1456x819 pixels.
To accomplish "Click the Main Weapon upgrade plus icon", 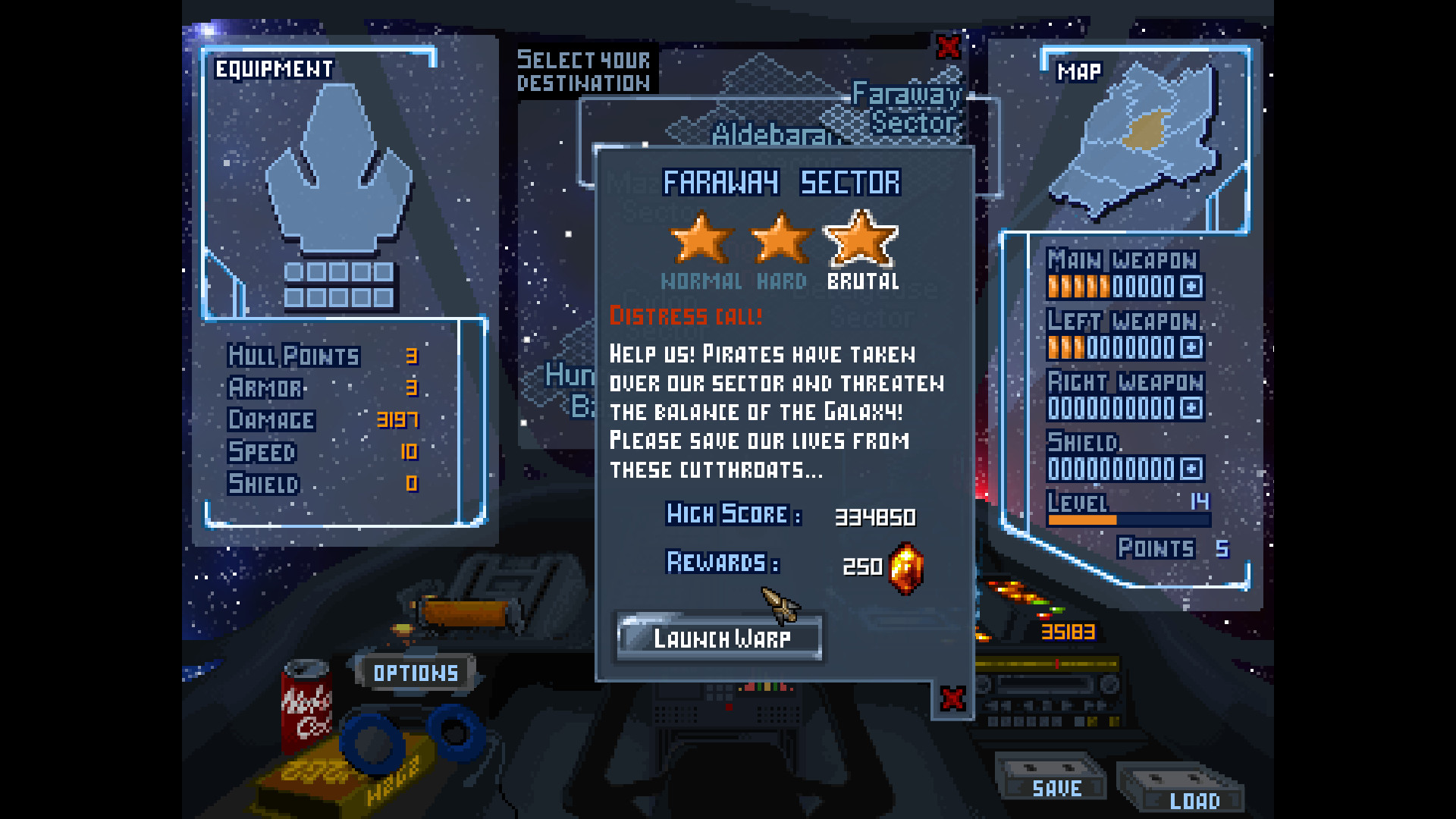I will 1193,288.
